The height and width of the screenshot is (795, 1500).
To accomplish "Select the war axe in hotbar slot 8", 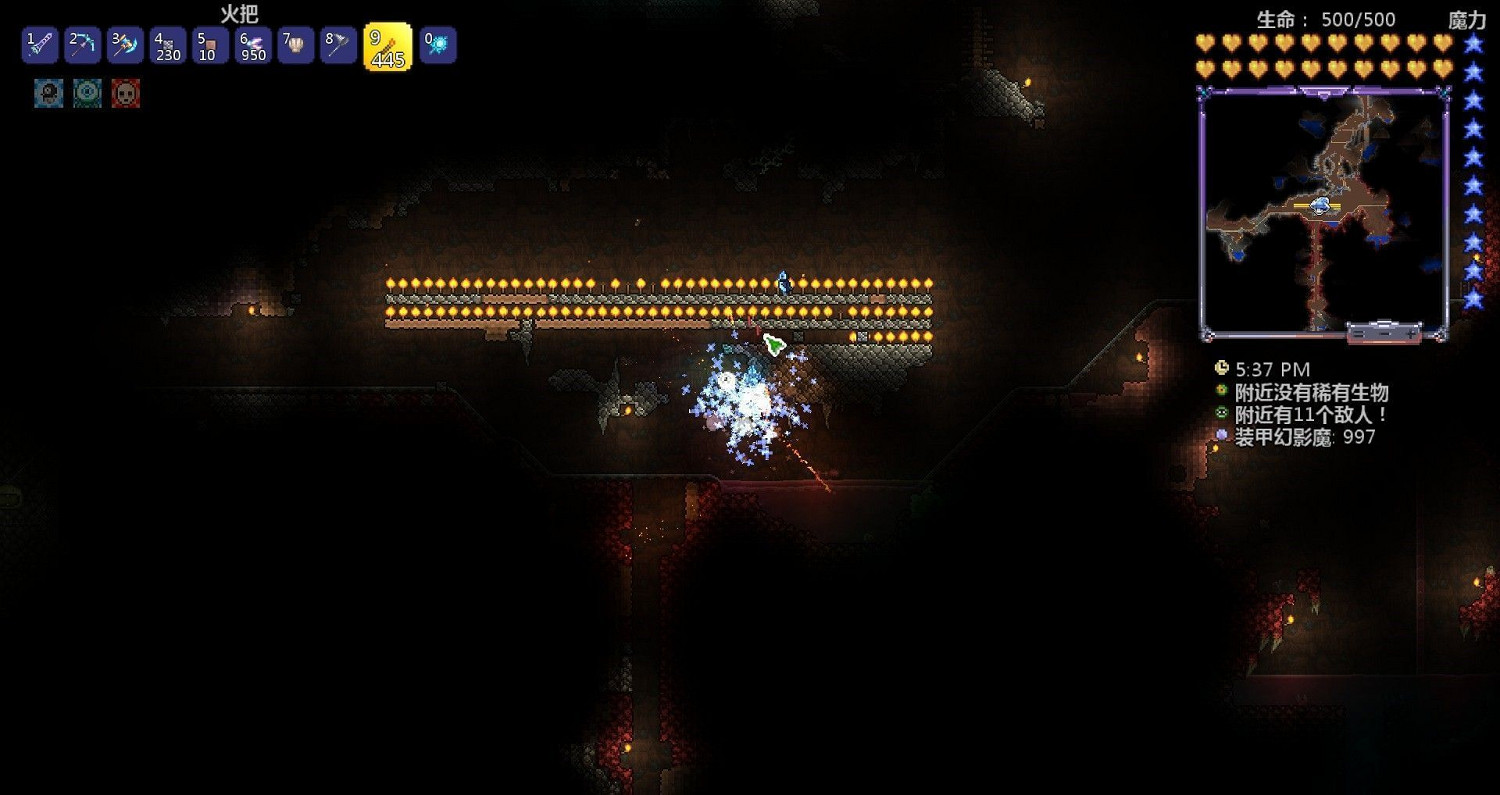I will point(339,45).
